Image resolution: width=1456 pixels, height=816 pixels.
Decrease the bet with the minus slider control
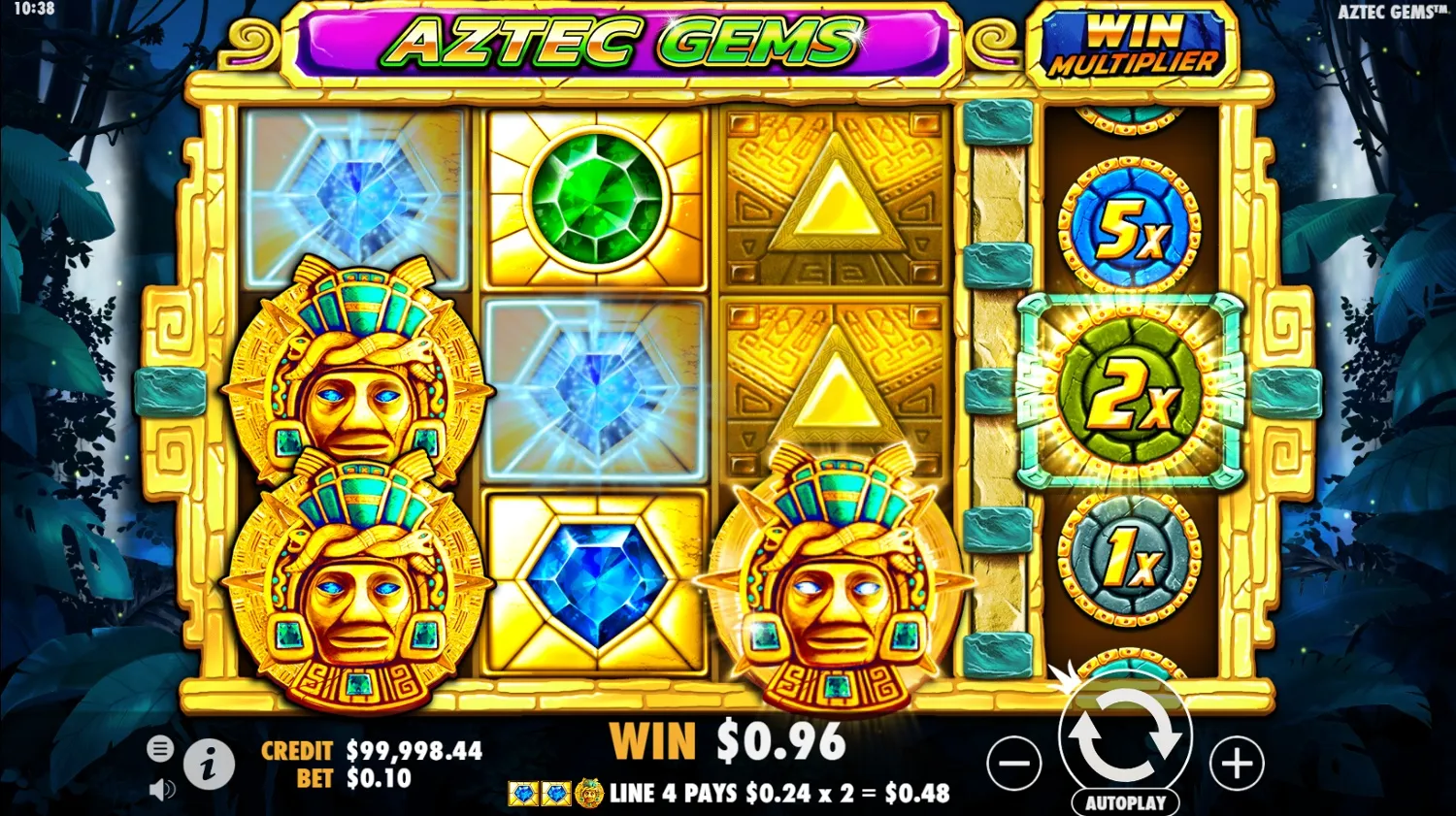point(1014,764)
